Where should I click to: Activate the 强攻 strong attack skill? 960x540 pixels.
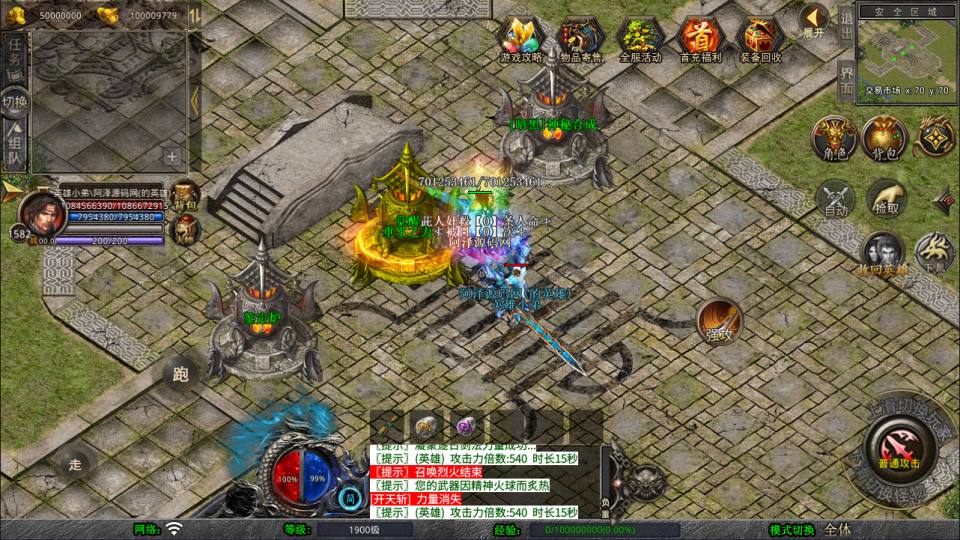(x=718, y=319)
